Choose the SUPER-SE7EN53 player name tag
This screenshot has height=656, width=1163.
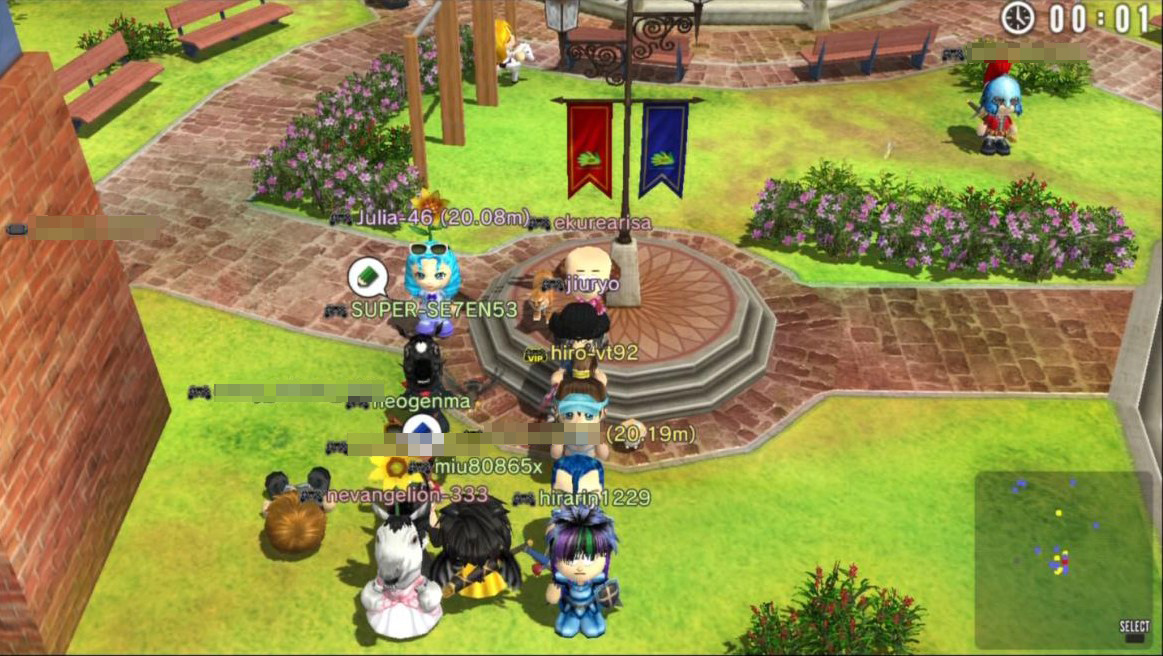click(x=434, y=310)
